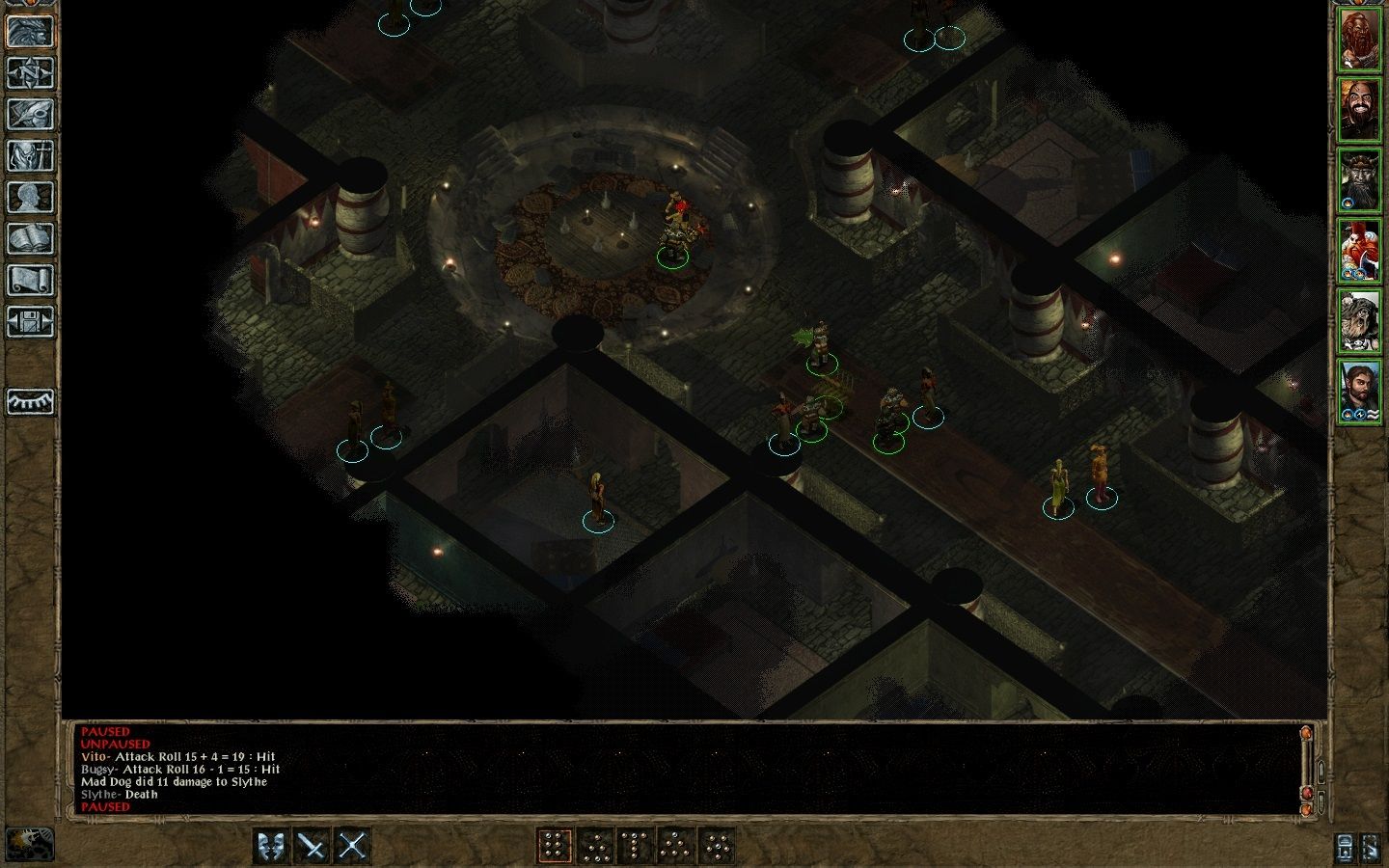Activate the single sword attack button

tap(313, 847)
